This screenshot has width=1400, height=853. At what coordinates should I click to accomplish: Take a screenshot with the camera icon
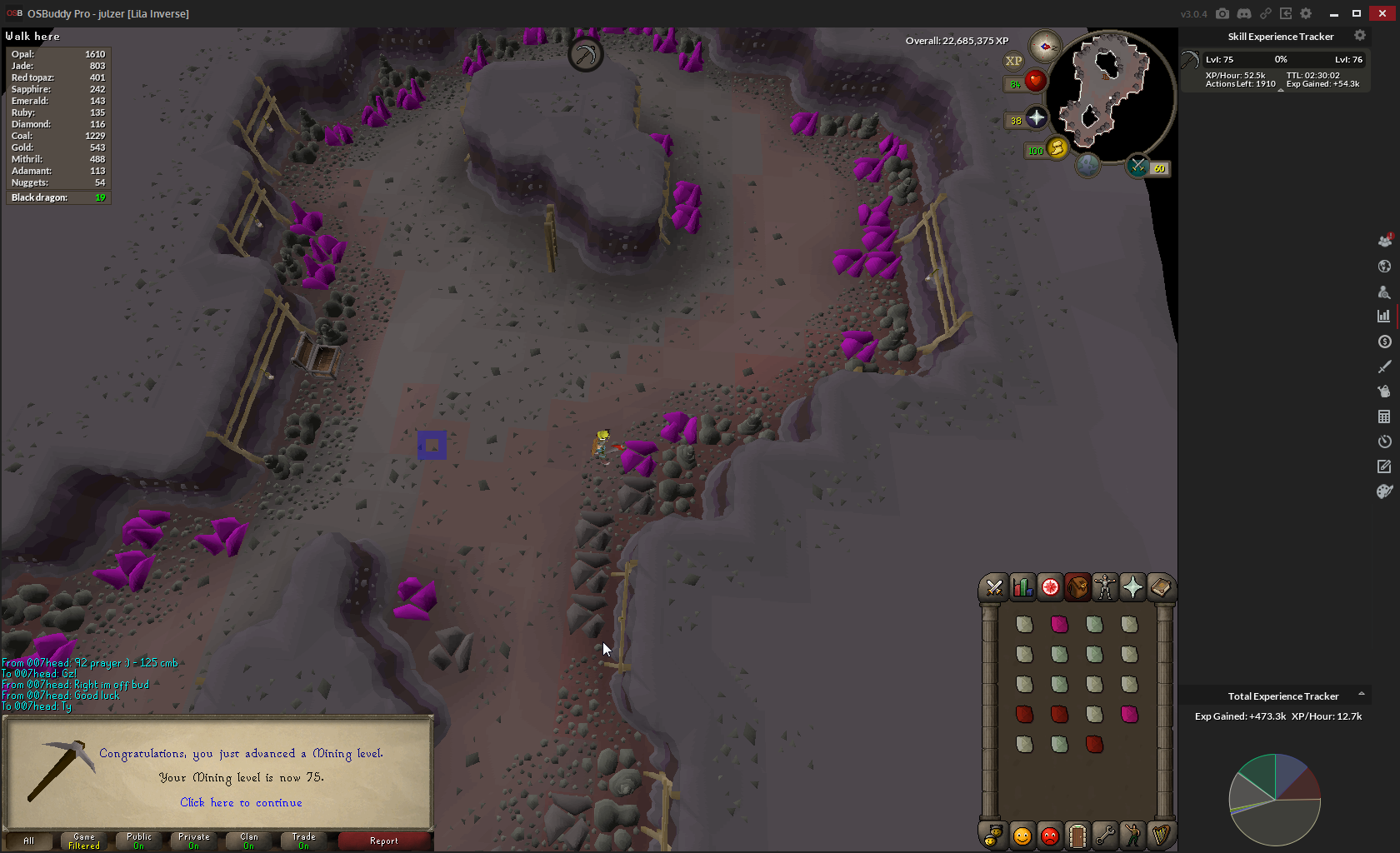coord(1222,13)
